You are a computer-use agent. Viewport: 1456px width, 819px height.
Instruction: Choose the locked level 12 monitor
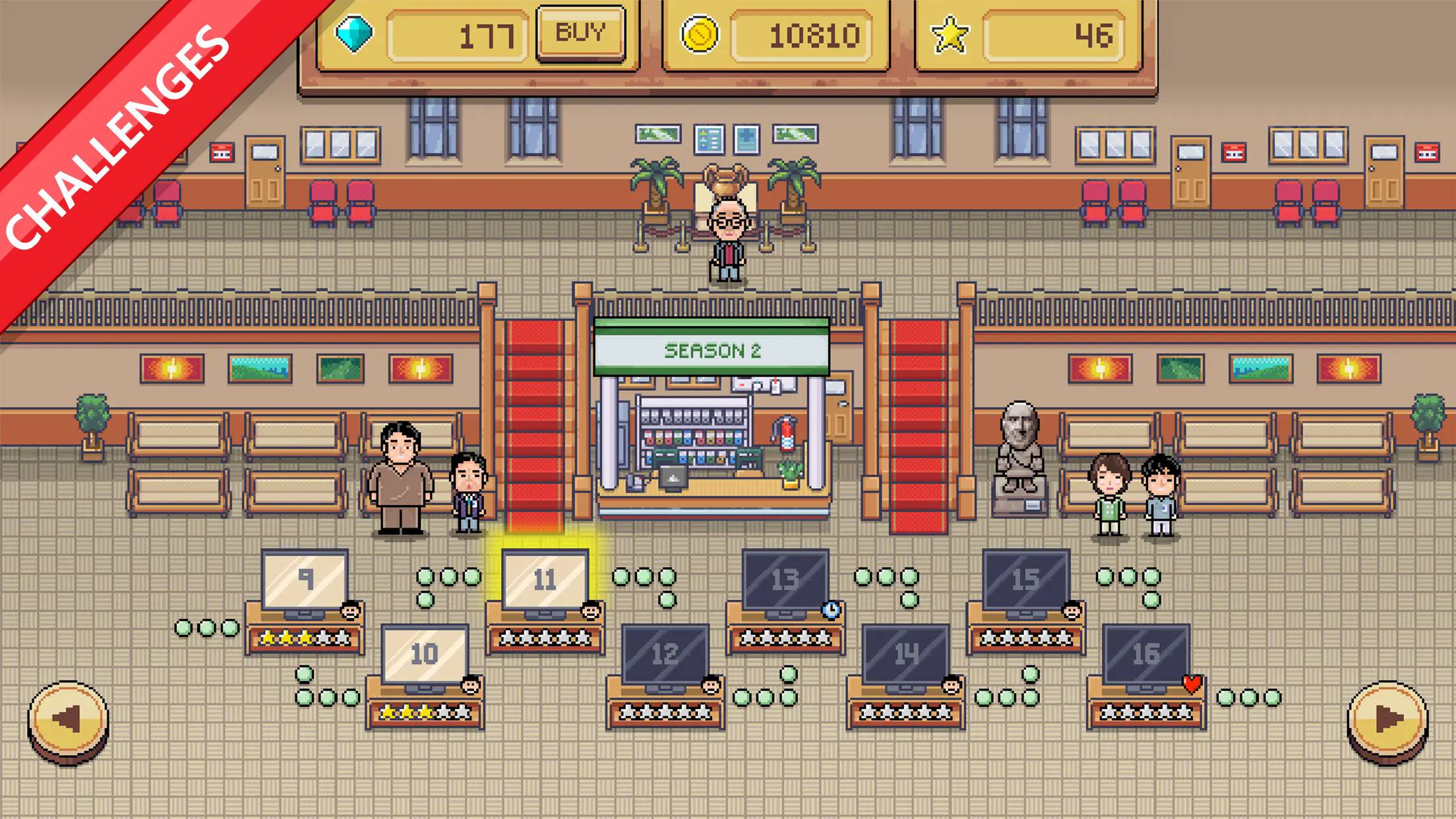[665, 655]
